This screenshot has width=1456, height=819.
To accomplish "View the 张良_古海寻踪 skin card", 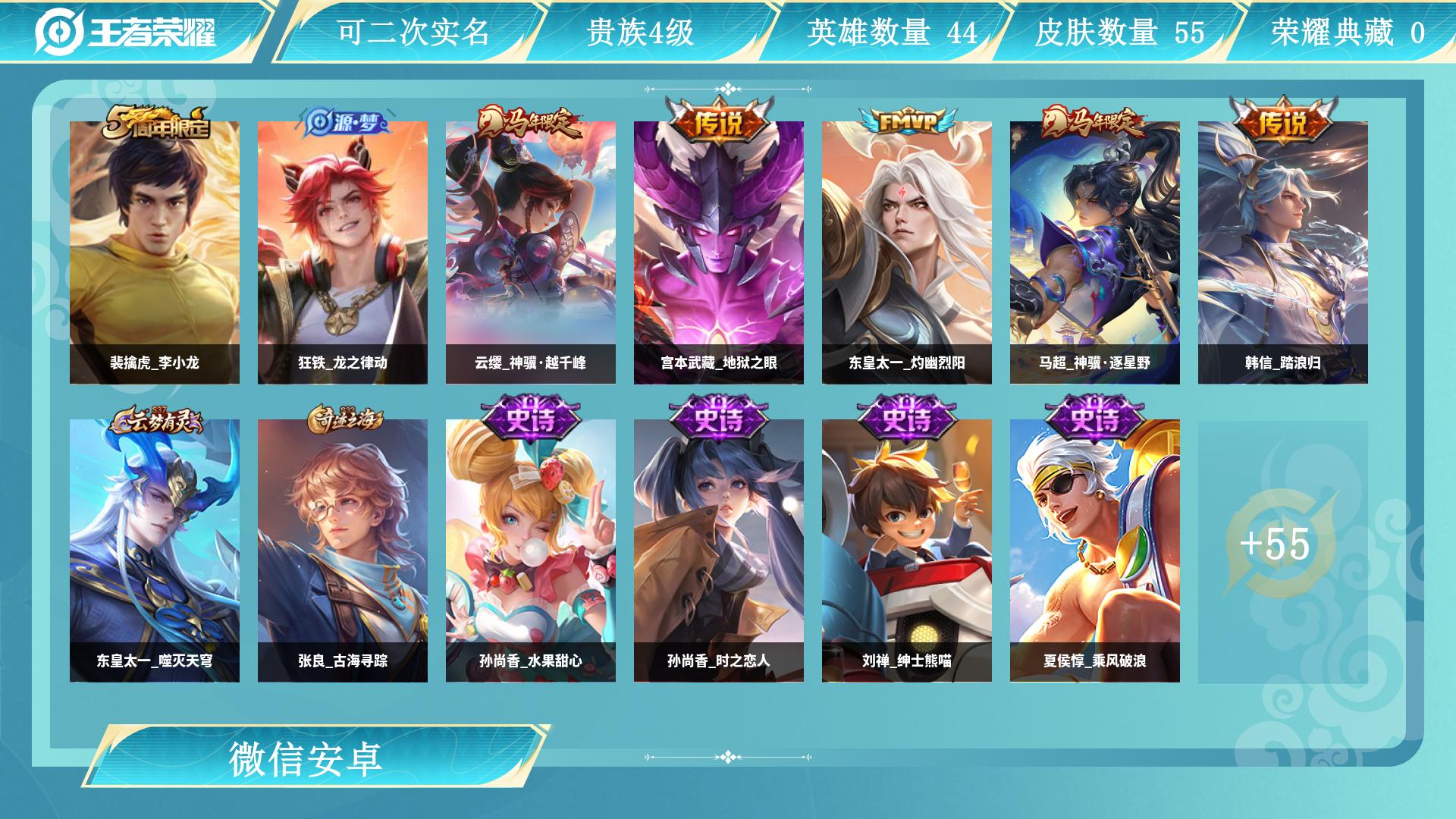I will [x=343, y=551].
